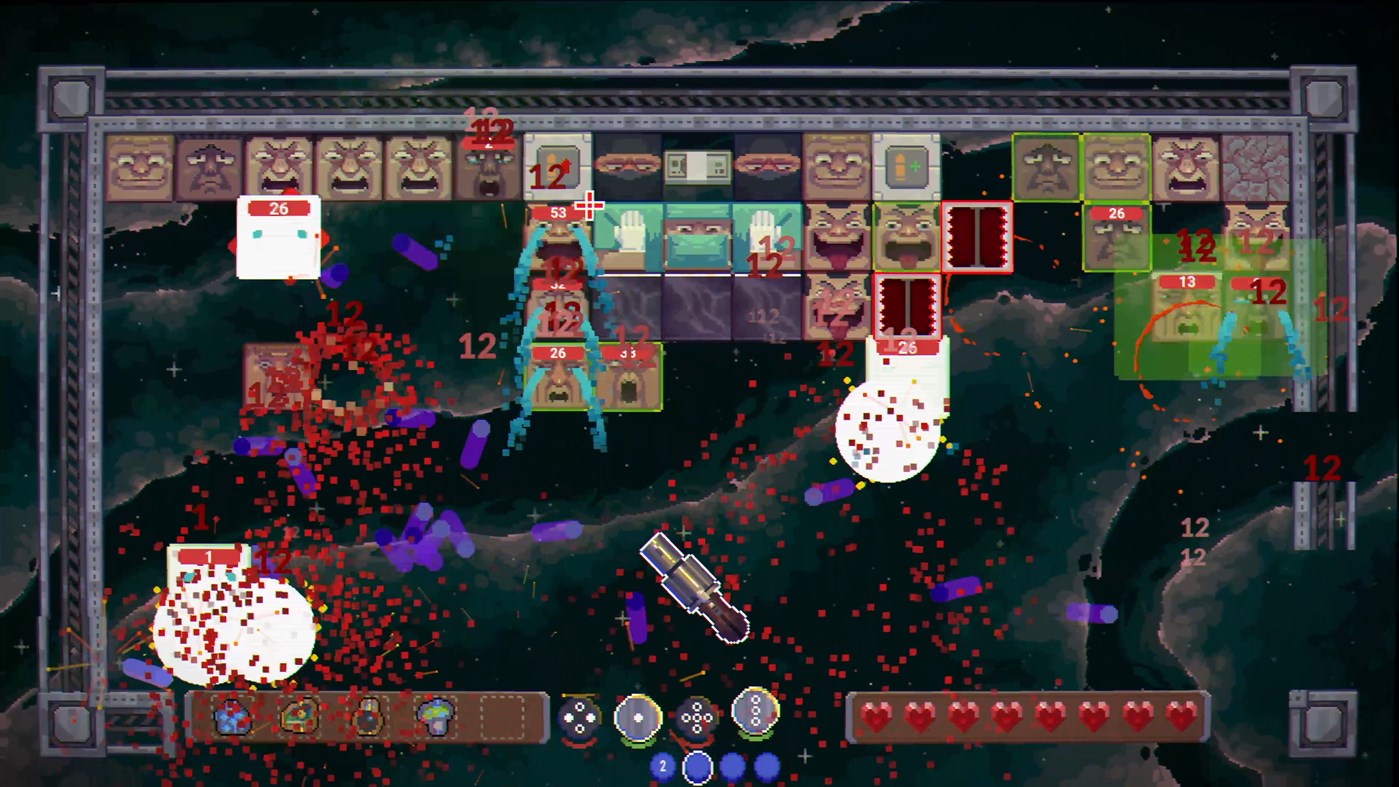Activate the glass orb with vertical dots
The image size is (1399, 787).
click(756, 715)
